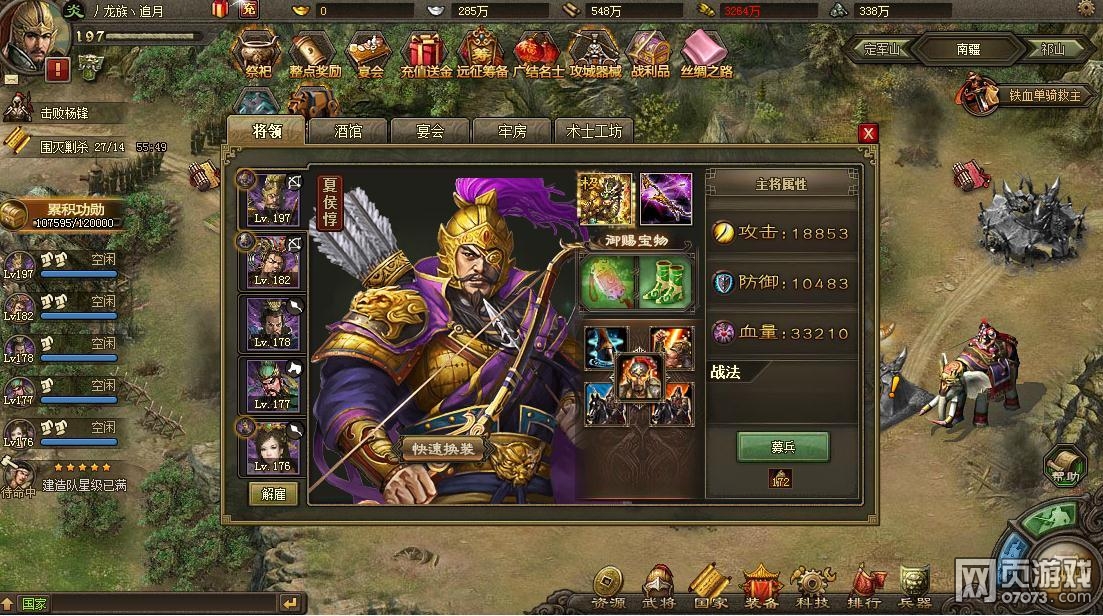Use the 快速换装 quick-equip button

(444, 449)
